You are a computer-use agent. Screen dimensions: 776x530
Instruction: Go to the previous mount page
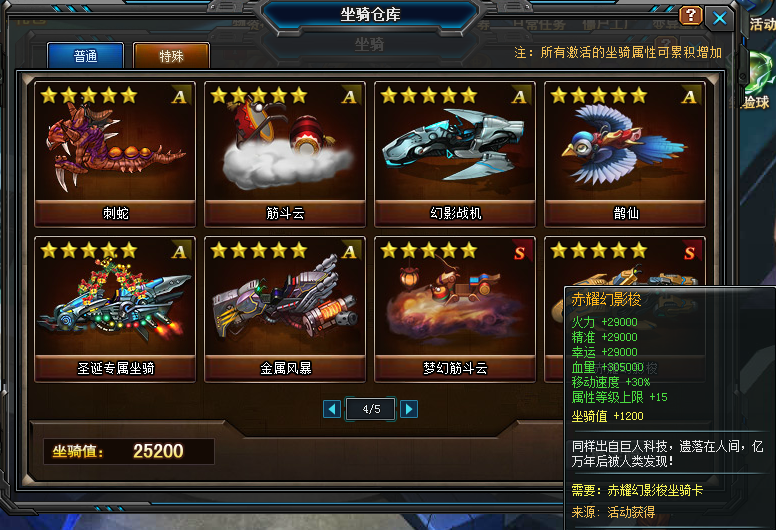[x=332, y=408]
